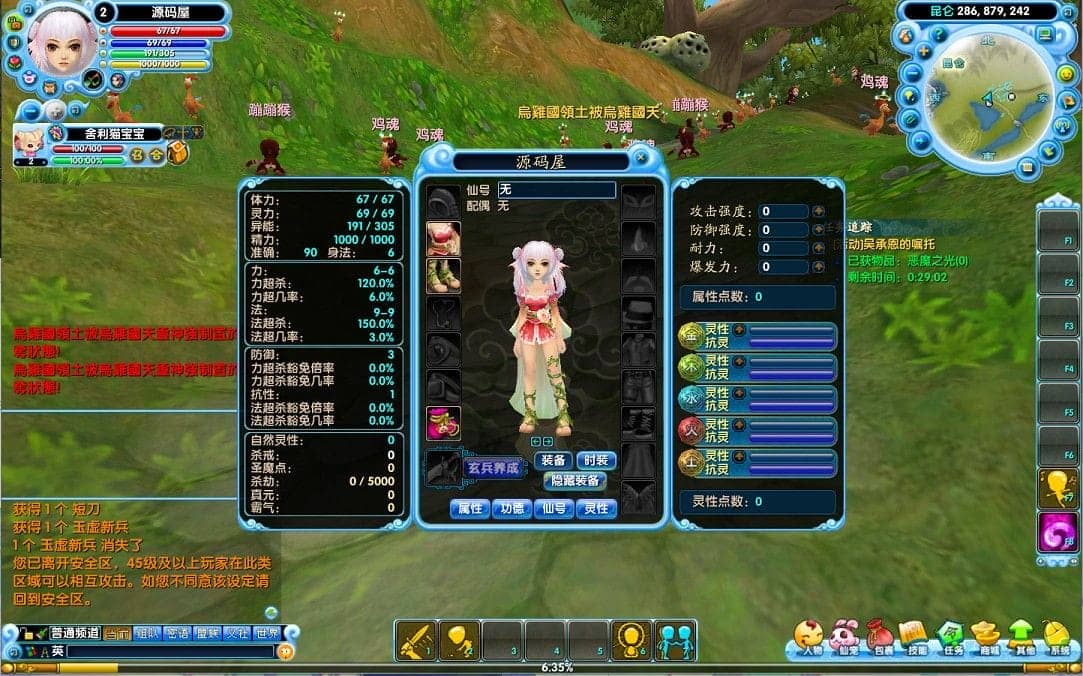This screenshot has height=676, width=1083.
Task: Switch to 时装 view
Action: (596, 460)
